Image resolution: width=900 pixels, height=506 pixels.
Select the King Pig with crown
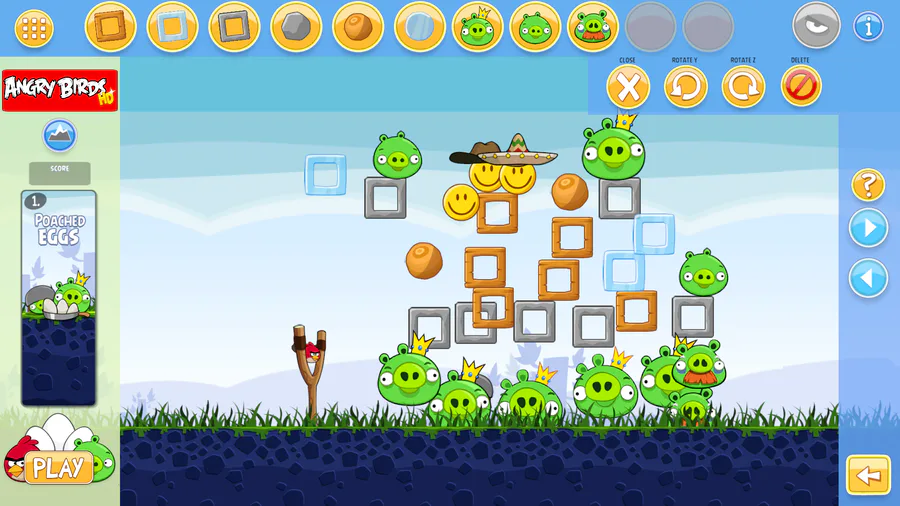click(x=478, y=27)
